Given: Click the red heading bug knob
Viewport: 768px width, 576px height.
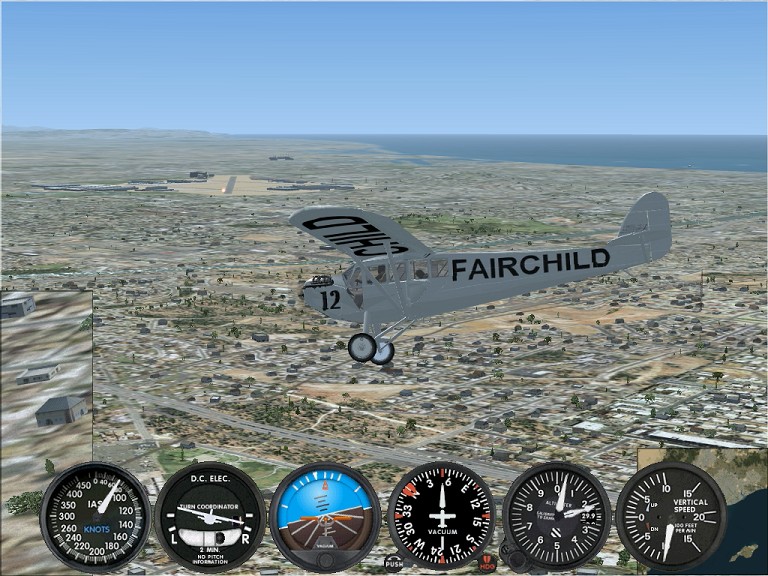Looking at the screenshot, I should tap(487, 563).
